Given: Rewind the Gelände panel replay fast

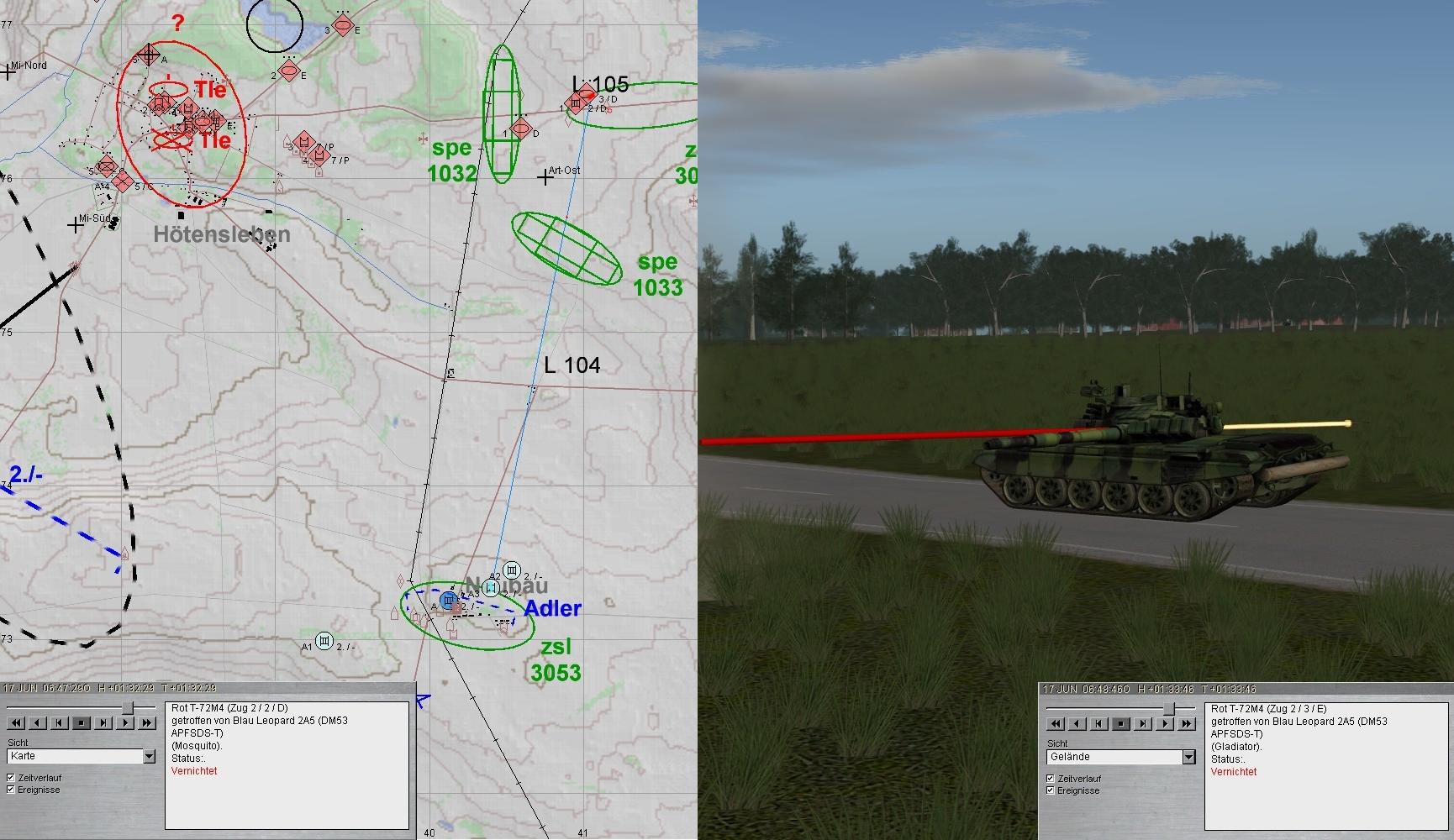Looking at the screenshot, I should (x=1056, y=723).
